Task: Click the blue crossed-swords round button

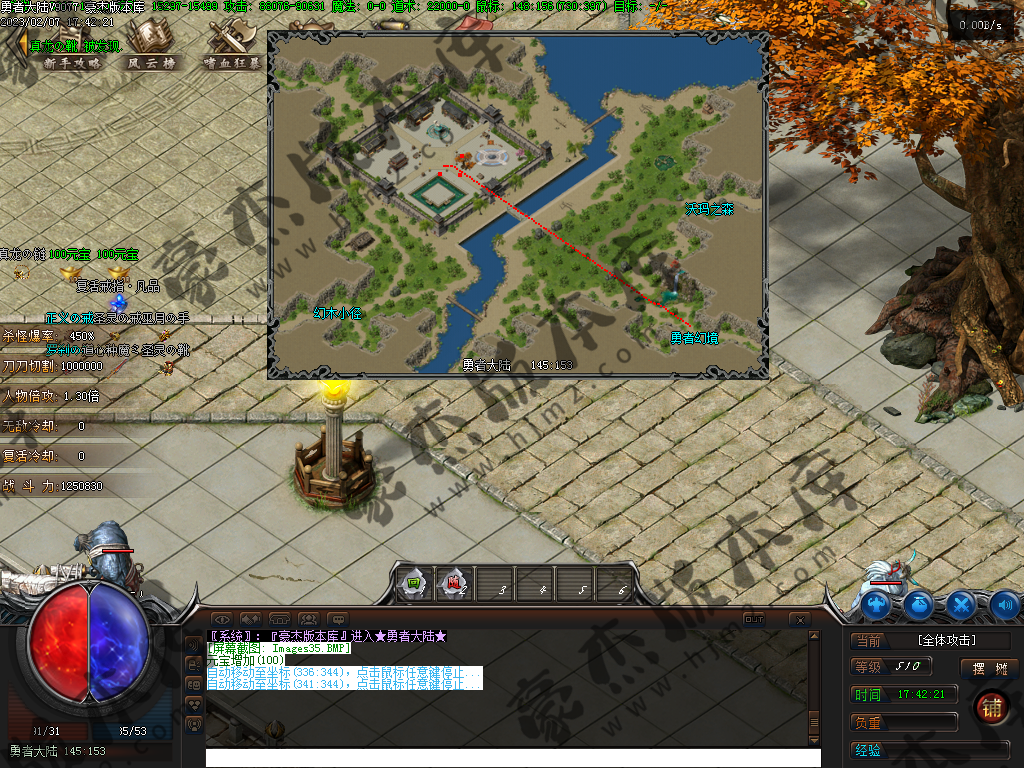Action: point(961,604)
